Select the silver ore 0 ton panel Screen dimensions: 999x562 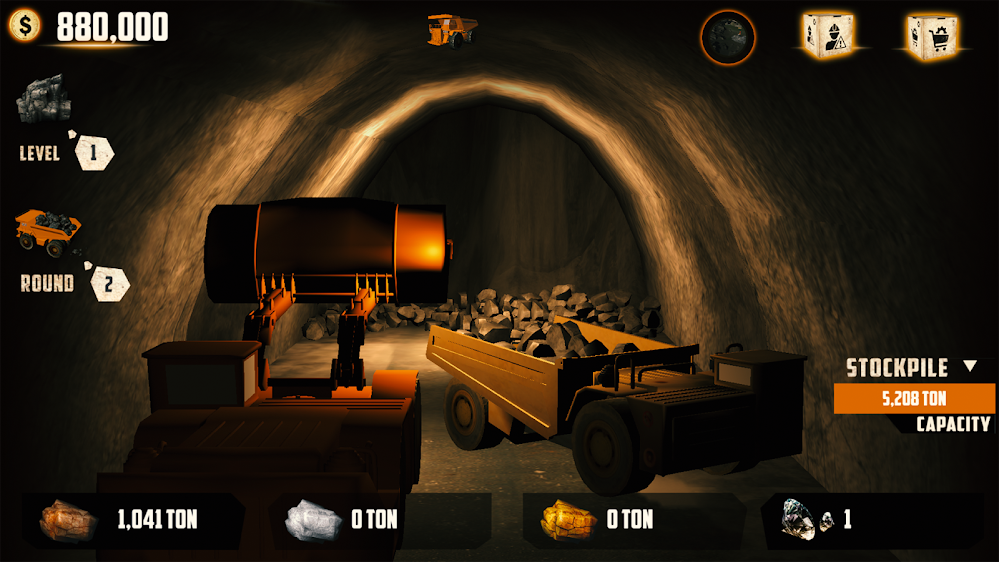tap(380, 520)
